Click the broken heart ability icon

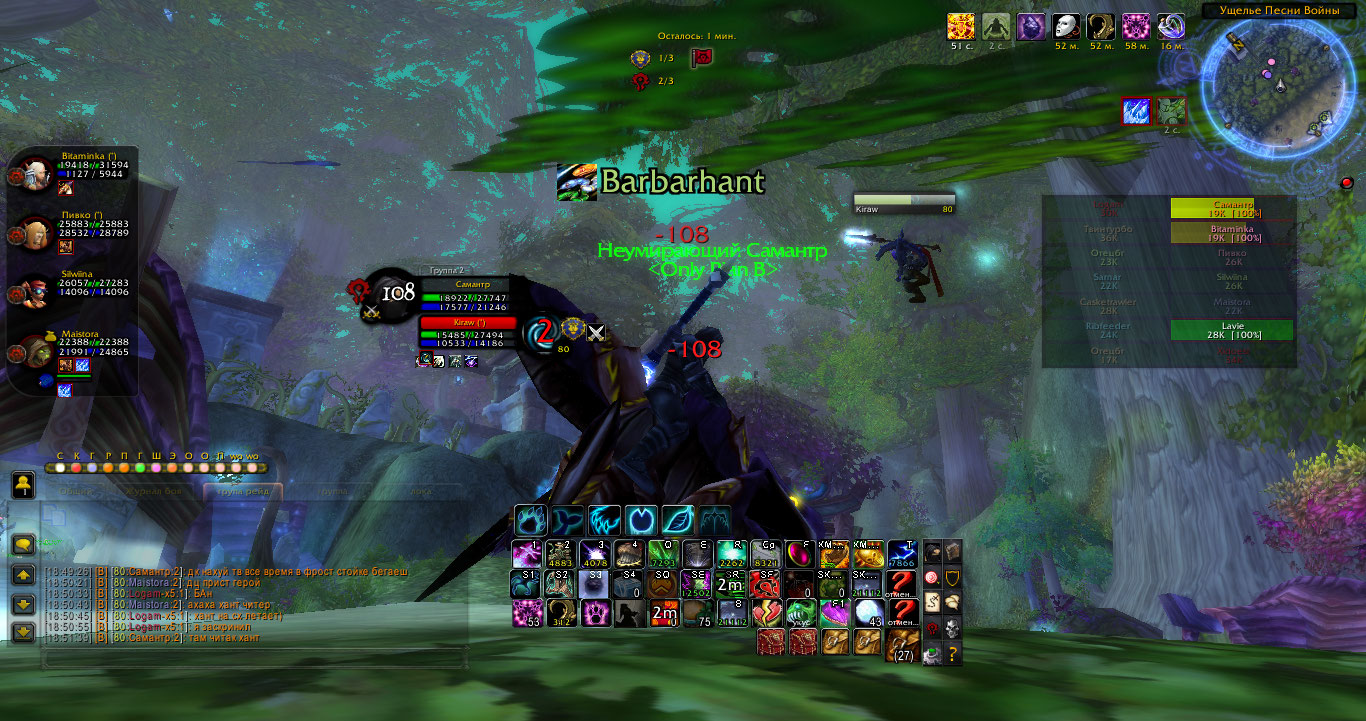766,613
